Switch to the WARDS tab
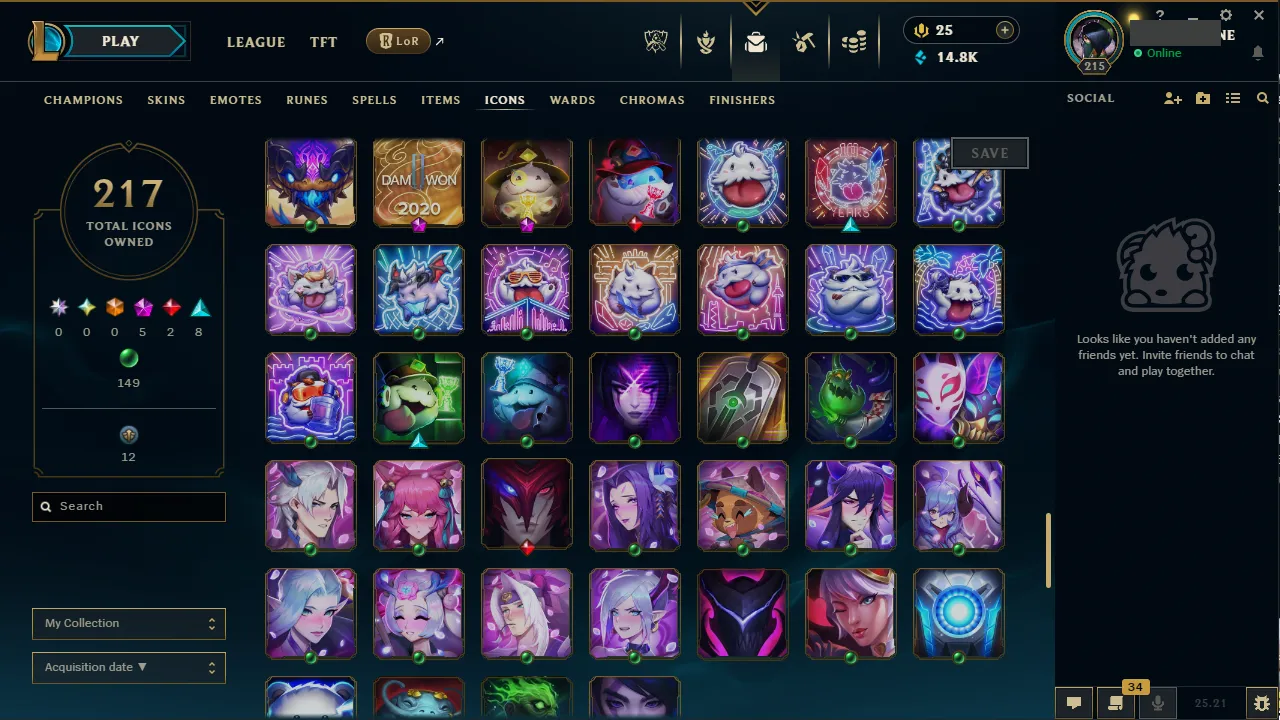 click(572, 100)
